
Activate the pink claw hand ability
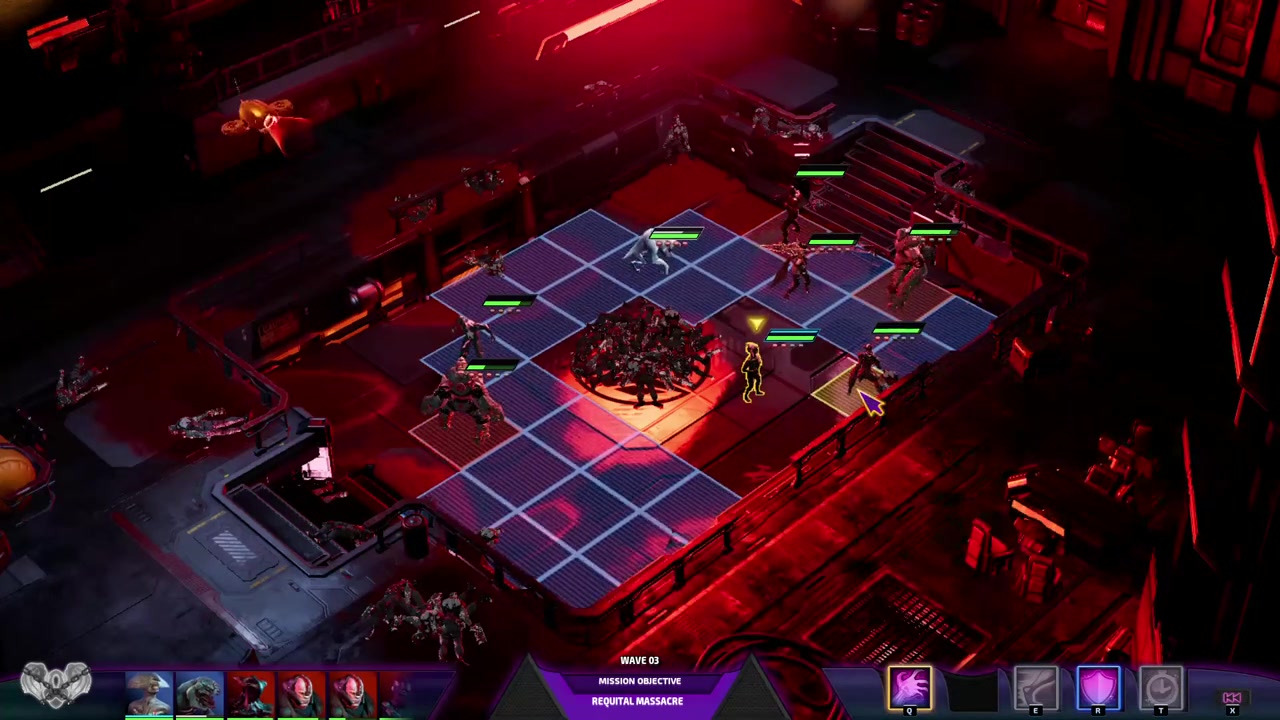pyautogui.click(x=910, y=688)
